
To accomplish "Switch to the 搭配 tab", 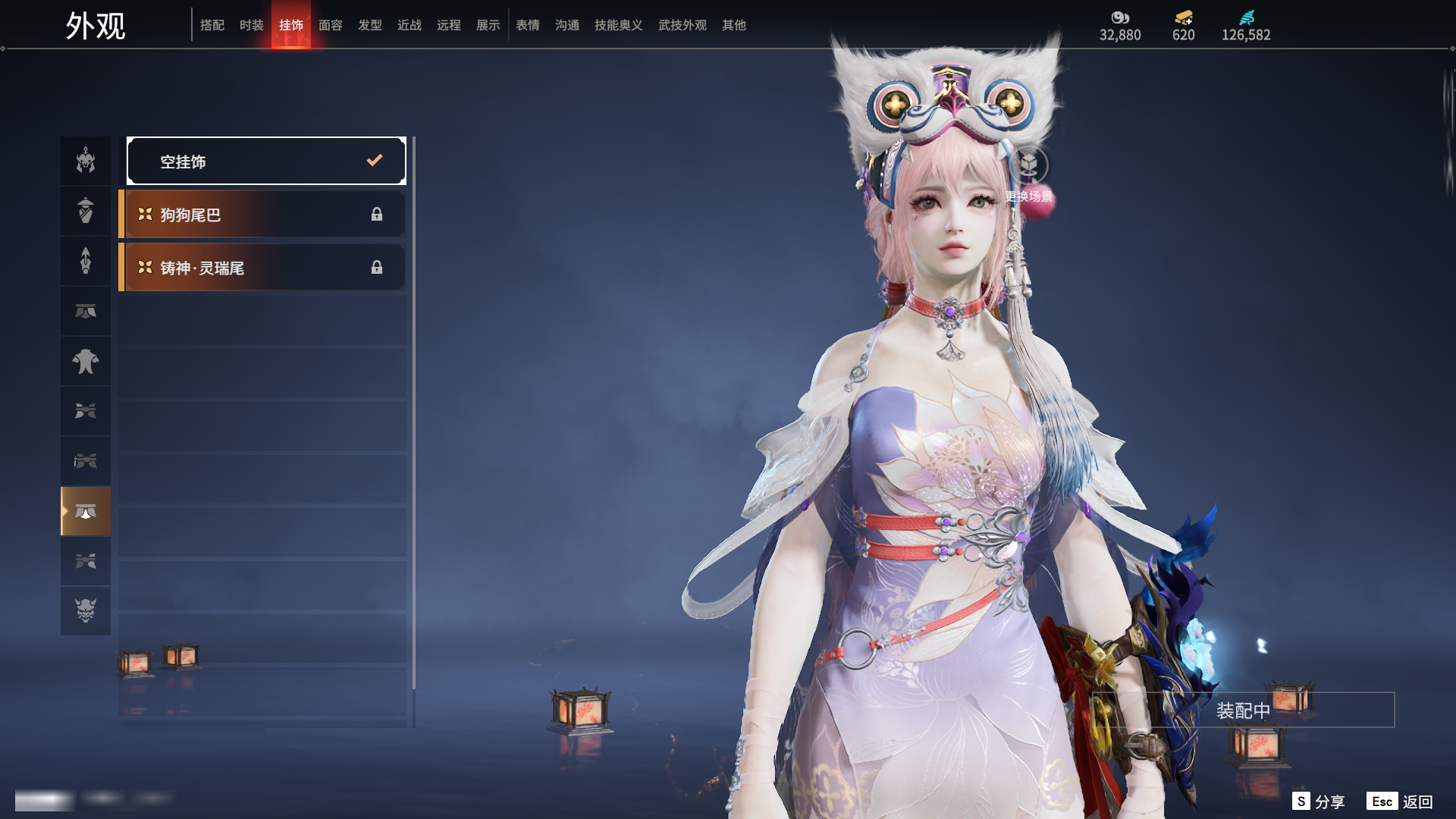I will (x=212, y=25).
